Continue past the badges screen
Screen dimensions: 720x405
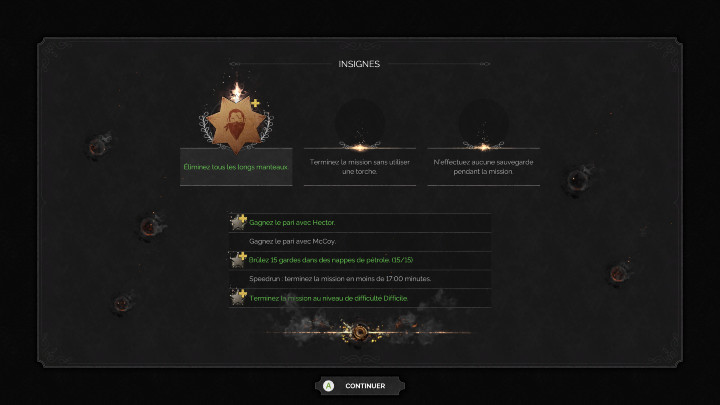(x=360, y=385)
